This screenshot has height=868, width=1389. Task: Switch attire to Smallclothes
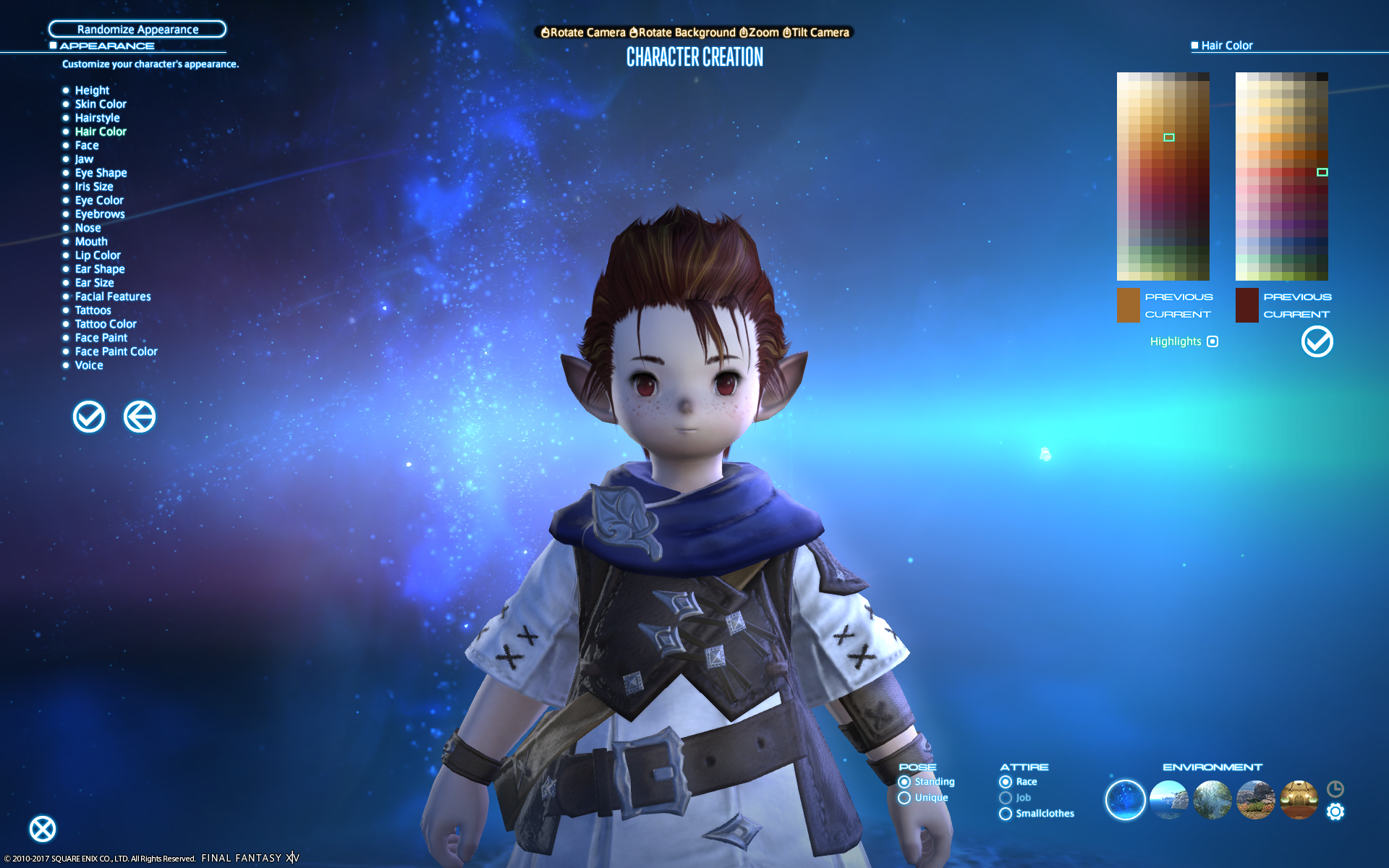(x=1006, y=814)
